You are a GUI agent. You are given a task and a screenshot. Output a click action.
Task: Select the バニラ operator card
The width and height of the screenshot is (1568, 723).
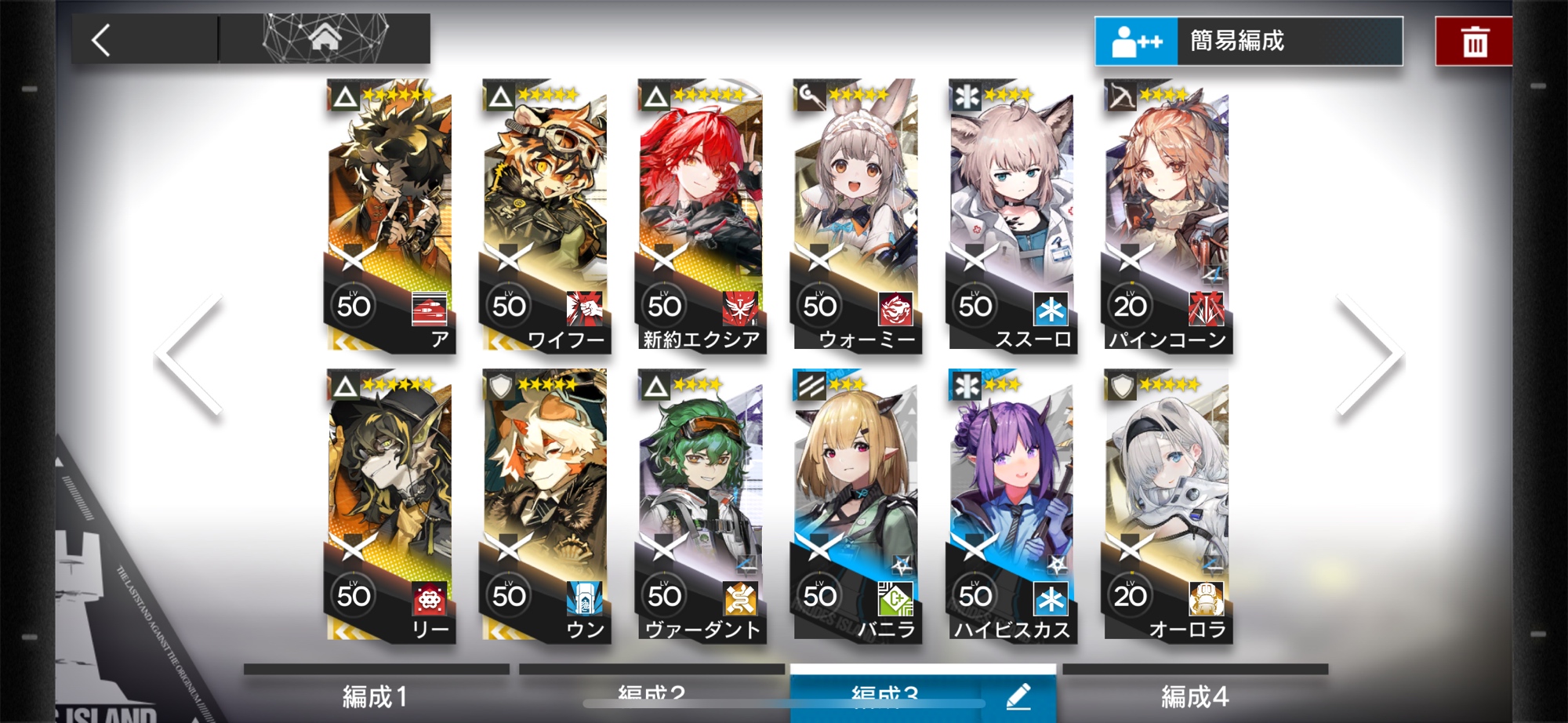click(855, 506)
